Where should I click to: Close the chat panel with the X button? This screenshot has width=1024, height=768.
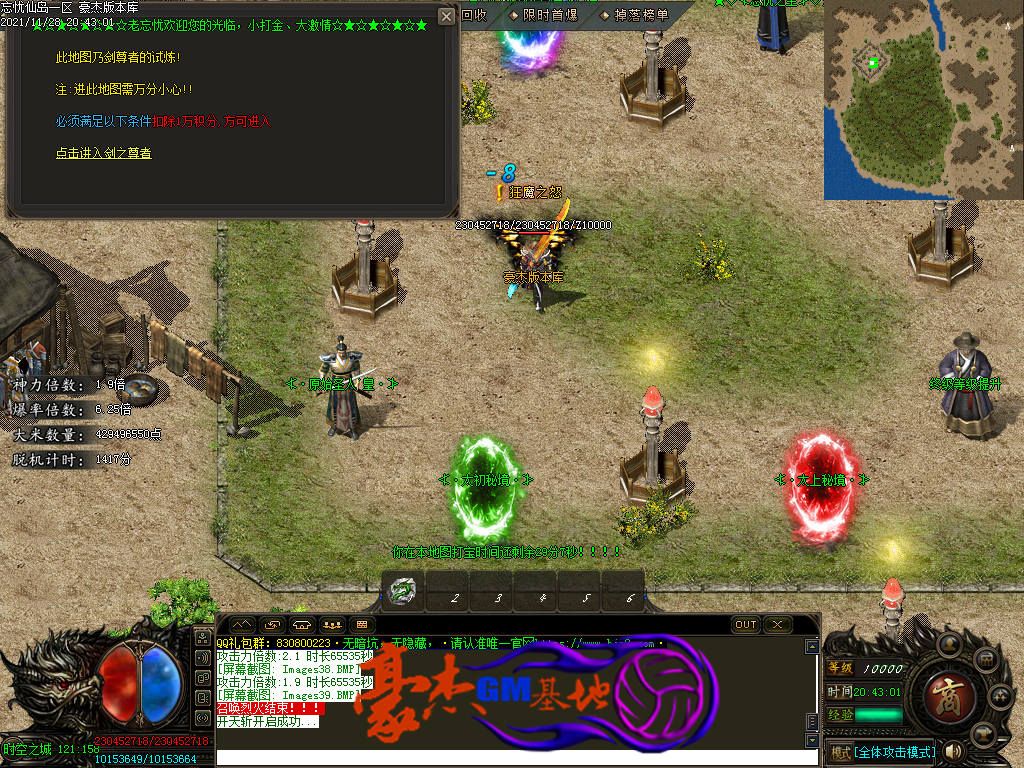778,624
